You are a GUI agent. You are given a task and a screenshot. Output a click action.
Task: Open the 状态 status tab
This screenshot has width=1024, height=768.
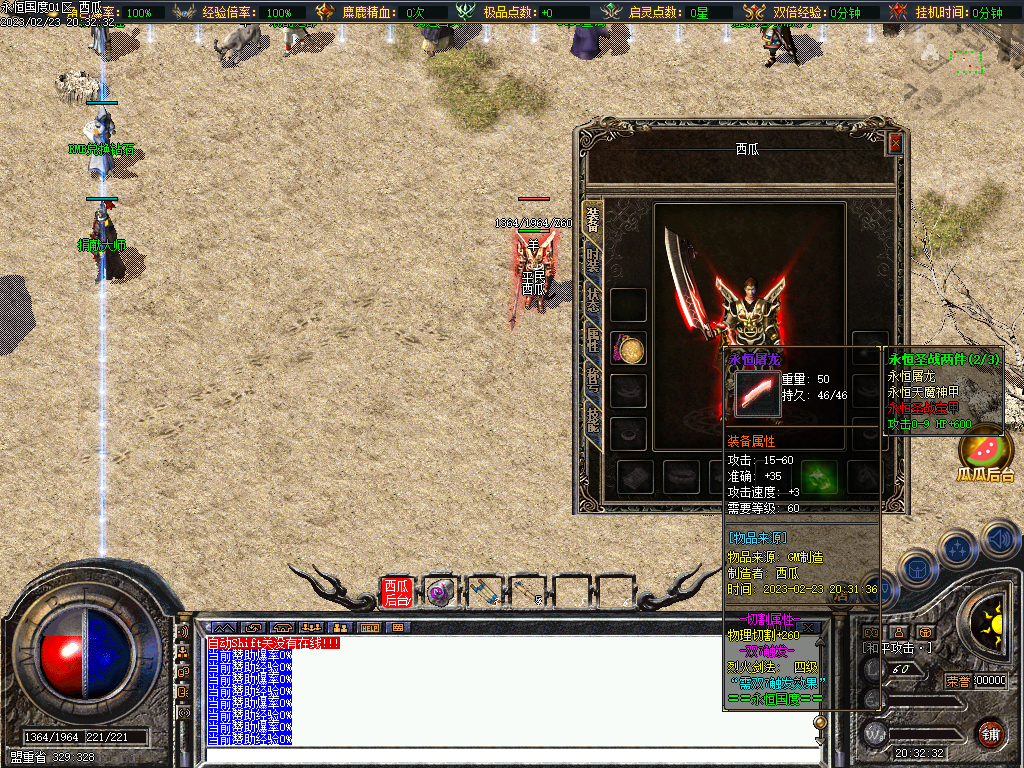tap(593, 301)
